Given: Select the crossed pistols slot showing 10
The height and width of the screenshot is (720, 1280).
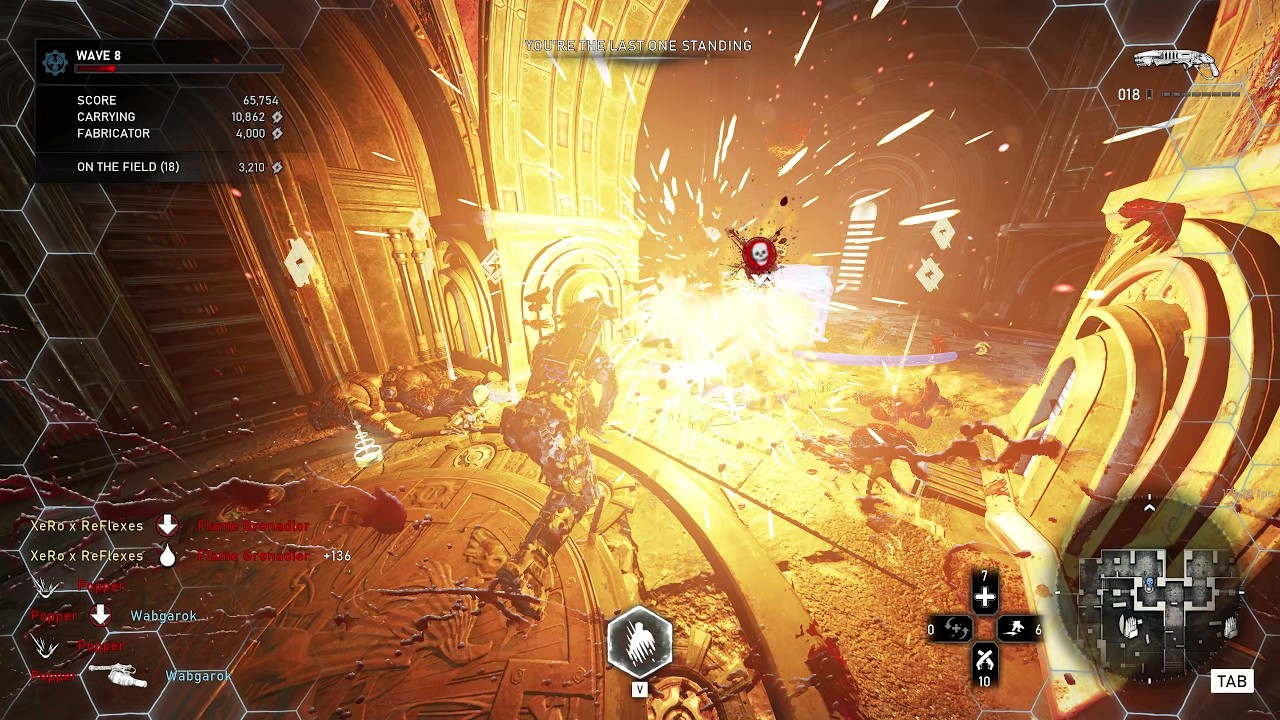Looking at the screenshot, I should [x=985, y=660].
